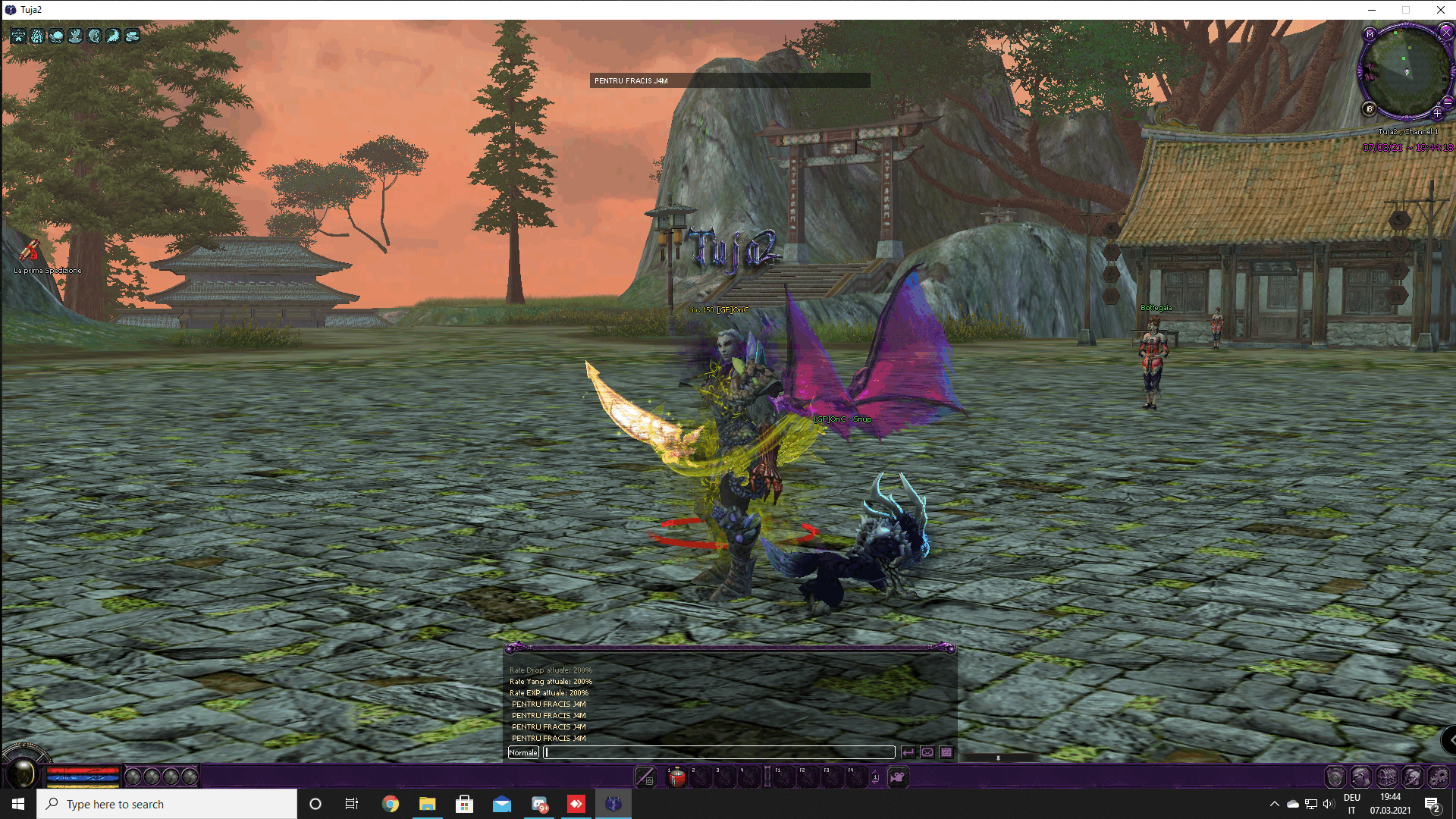Open the character status icon bottom-right
This screenshot has width=1456, height=819.
pyautogui.click(x=1362, y=777)
